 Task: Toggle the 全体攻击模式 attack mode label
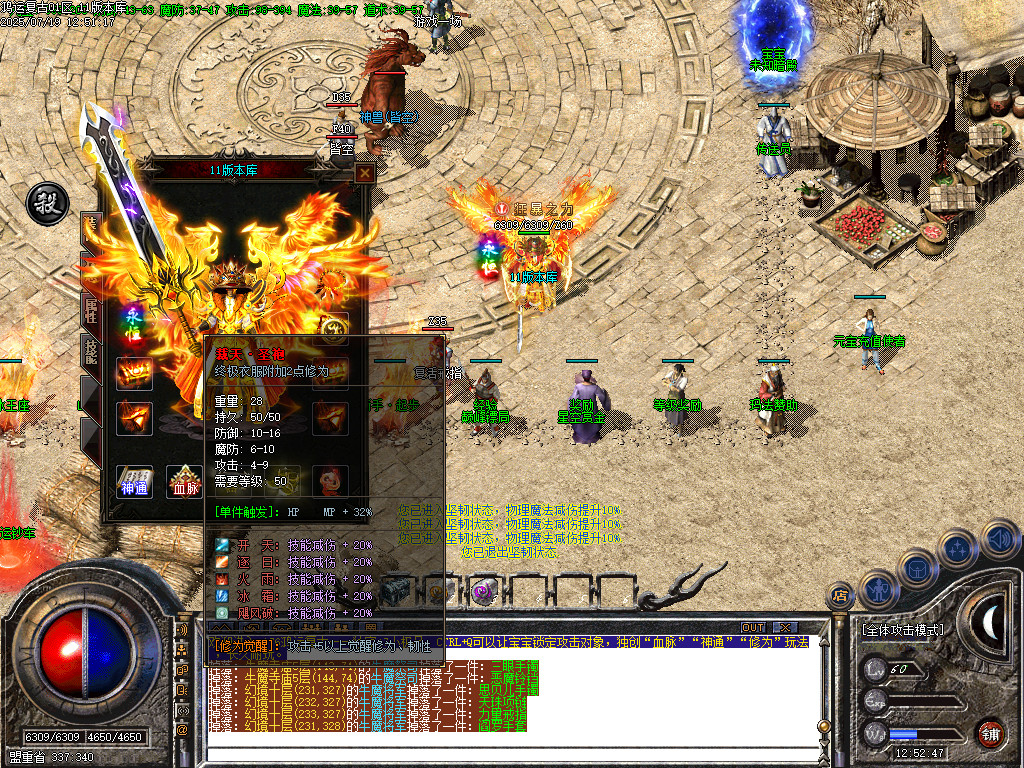click(x=902, y=630)
